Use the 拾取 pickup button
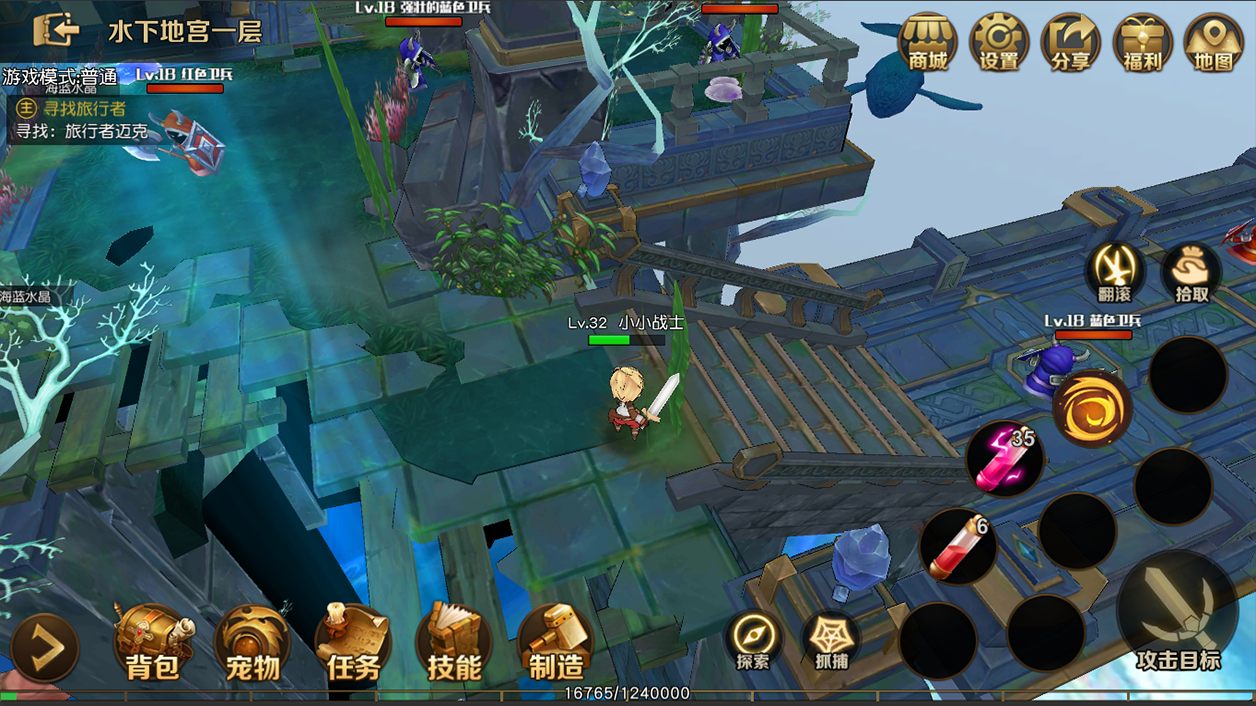This screenshot has width=1256, height=706. click(x=1191, y=272)
